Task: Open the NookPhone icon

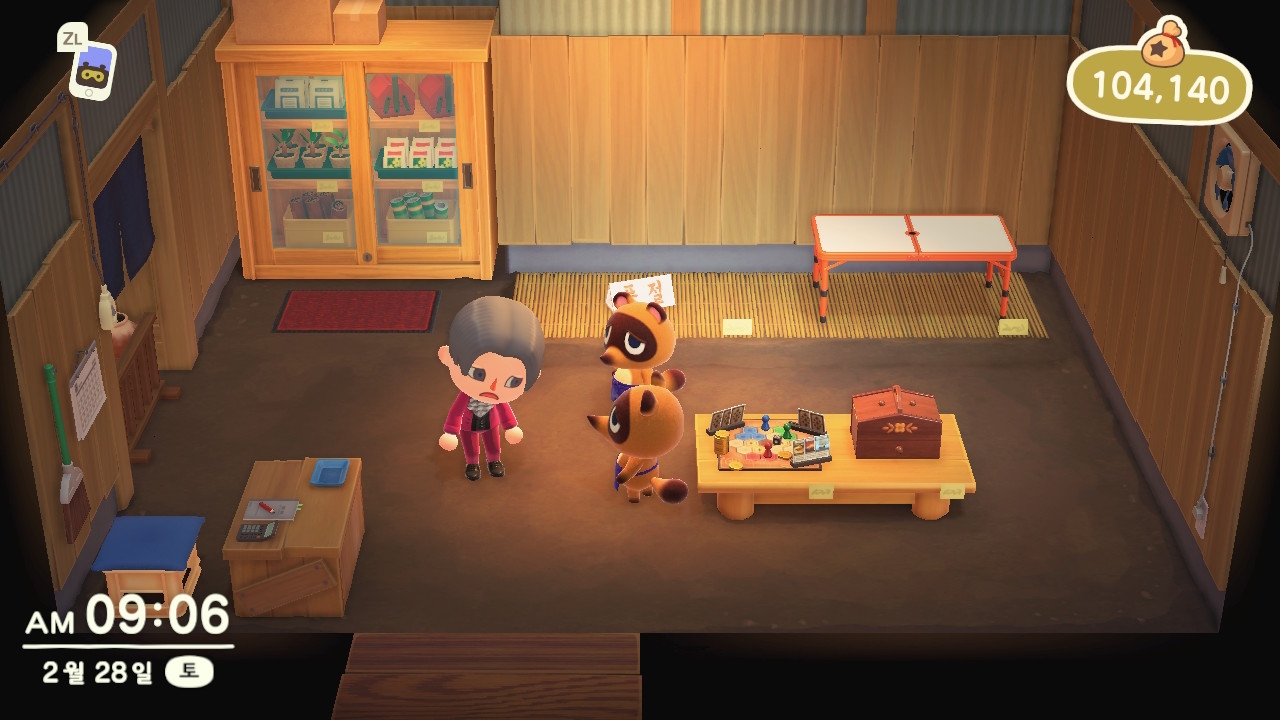Action: 92,70
